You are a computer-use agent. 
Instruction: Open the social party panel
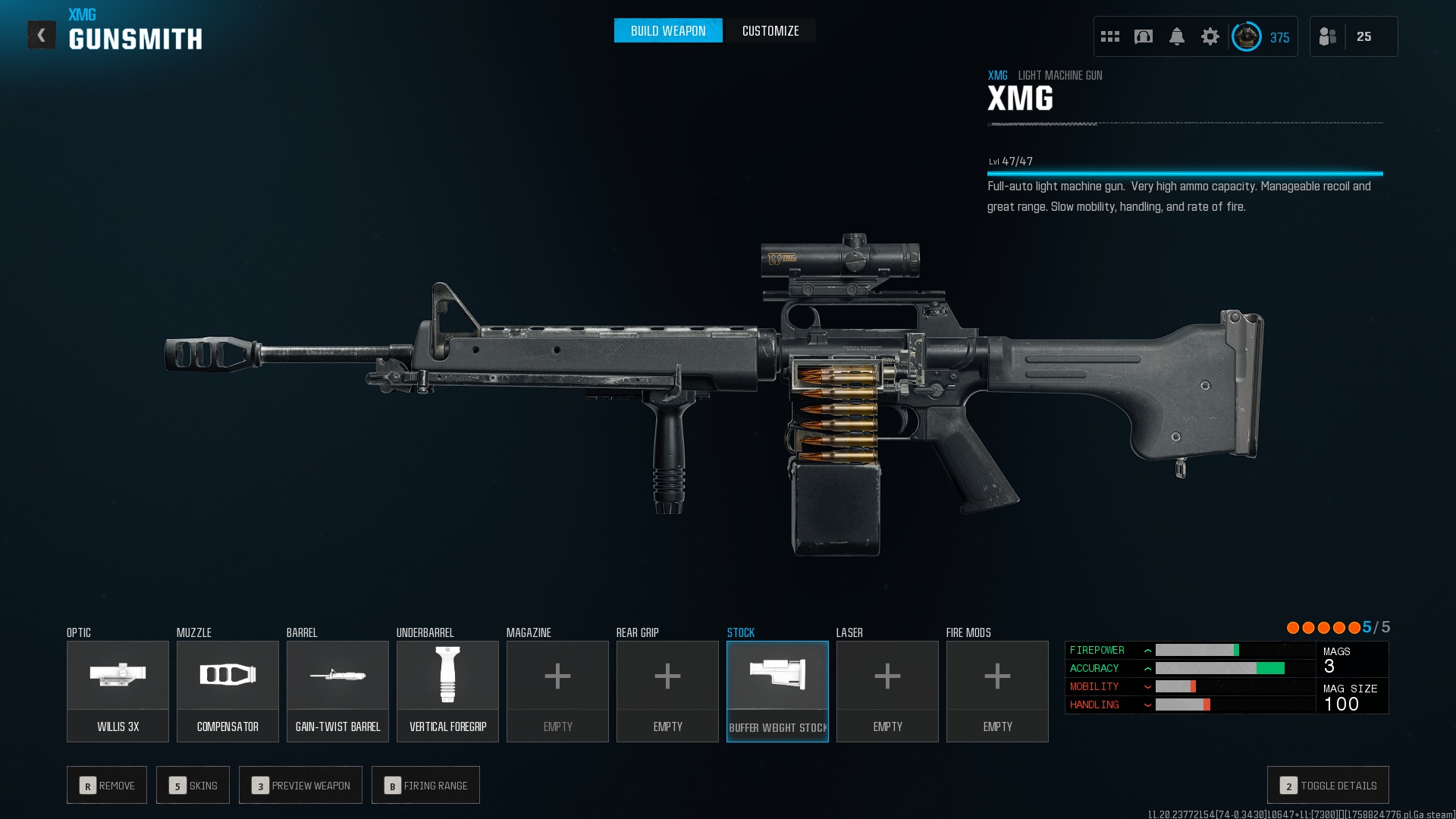[1353, 36]
